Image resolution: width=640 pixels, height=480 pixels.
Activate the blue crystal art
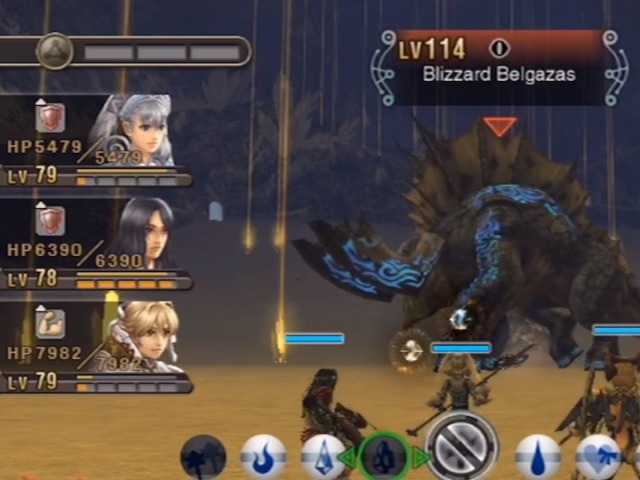coord(322,458)
